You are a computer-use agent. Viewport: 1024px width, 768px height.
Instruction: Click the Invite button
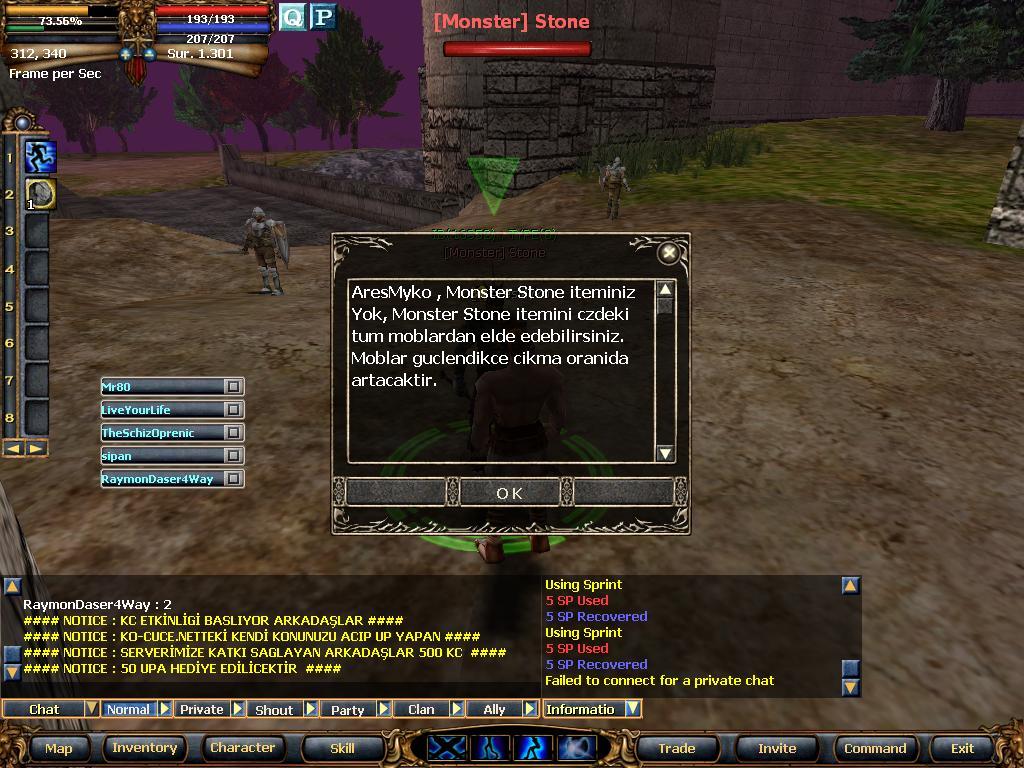(777, 748)
